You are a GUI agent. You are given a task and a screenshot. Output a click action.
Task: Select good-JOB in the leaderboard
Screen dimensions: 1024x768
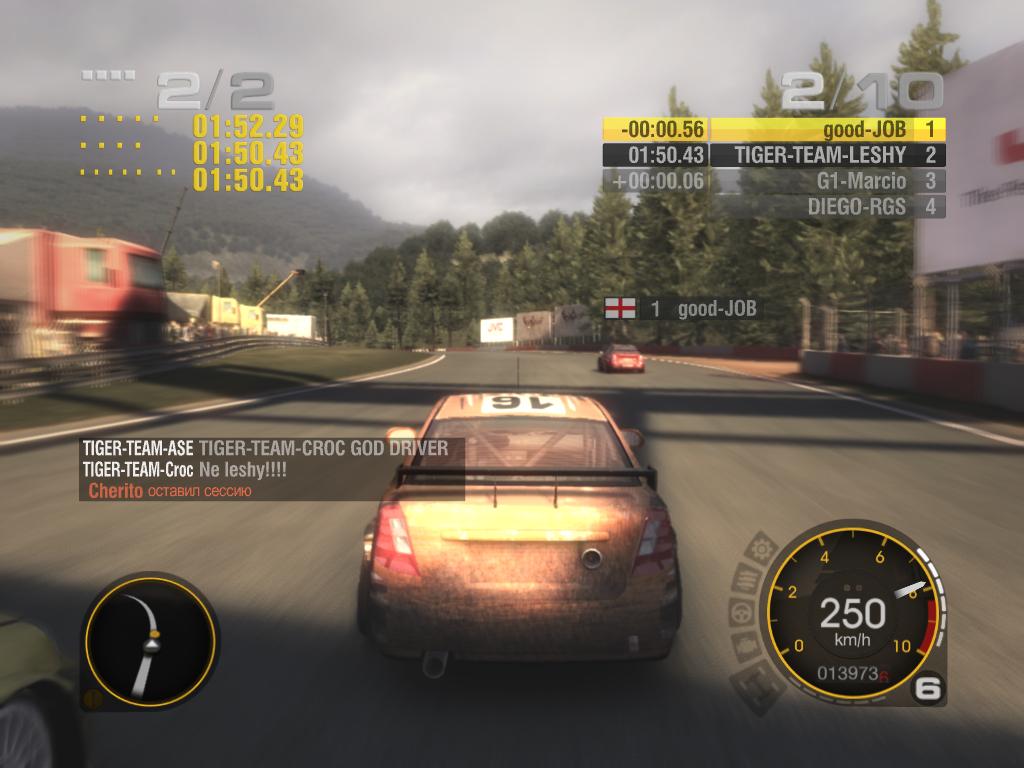pyautogui.click(x=828, y=129)
